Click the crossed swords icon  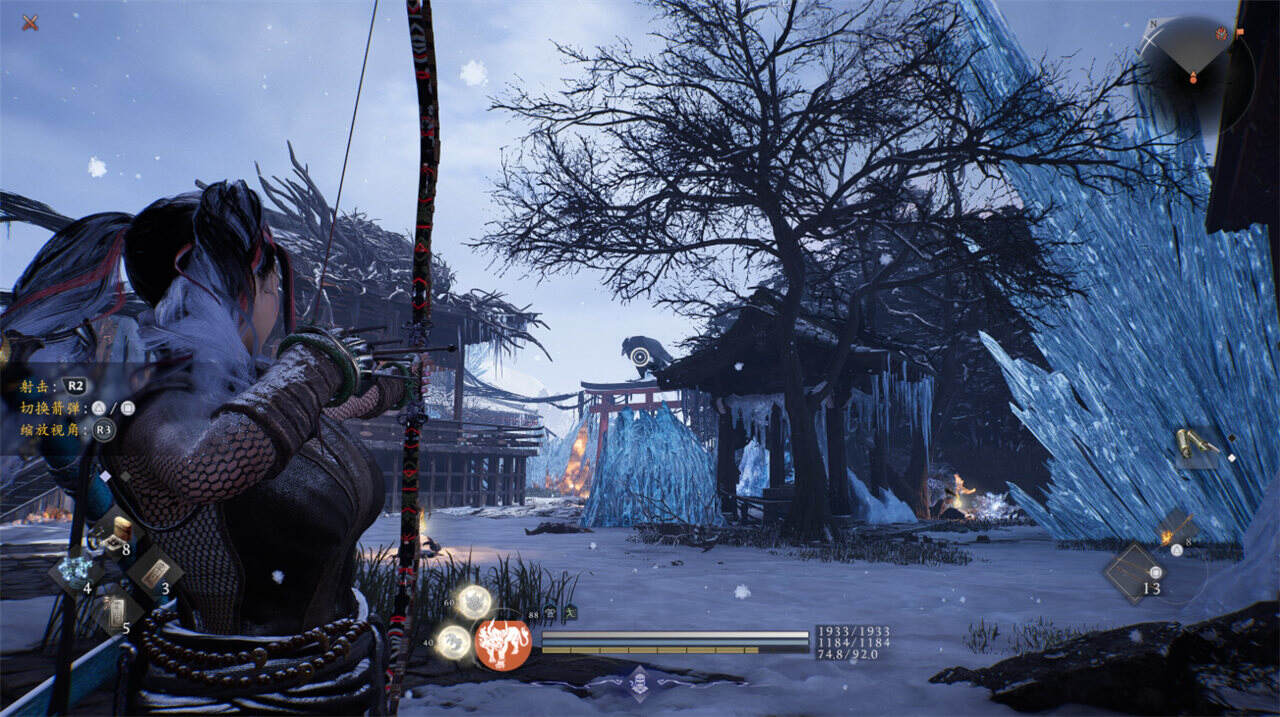(x=30, y=21)
